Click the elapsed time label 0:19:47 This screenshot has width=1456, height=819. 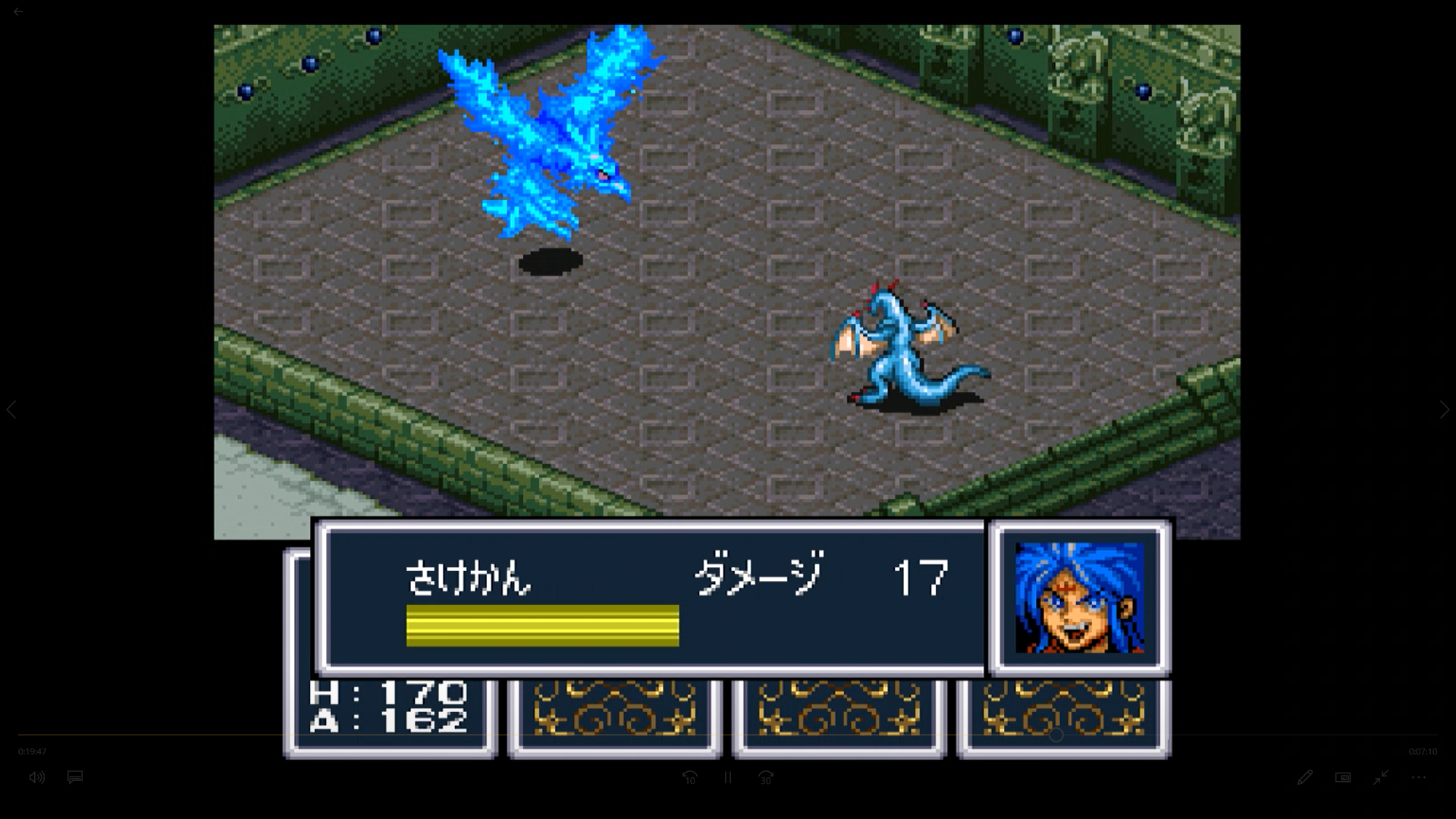point(33,752)
